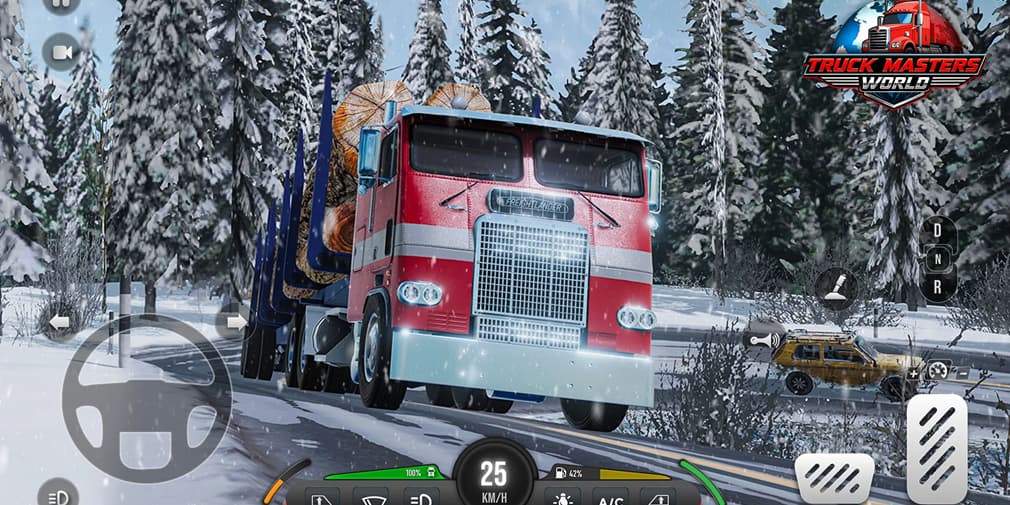Turn on the A/C

coord(610,497)
